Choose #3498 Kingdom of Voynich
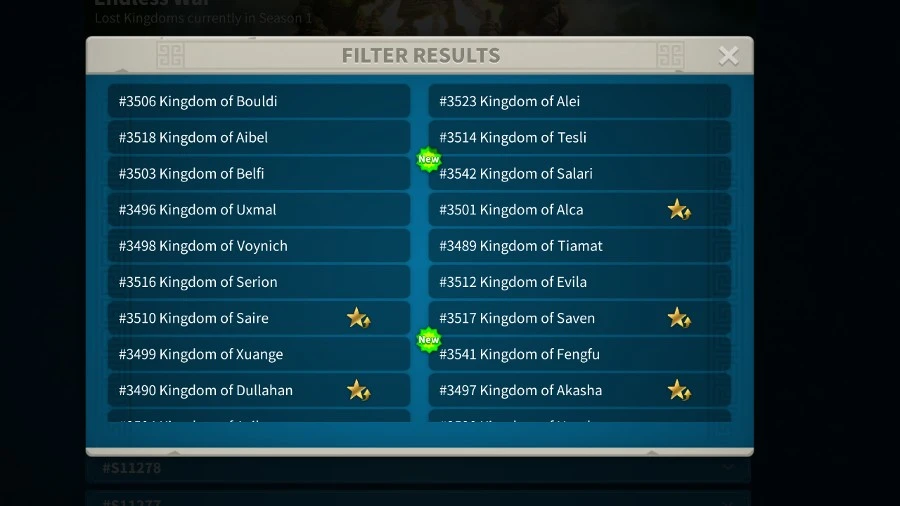This screenshot has width=900, height=506. [258, 246]
